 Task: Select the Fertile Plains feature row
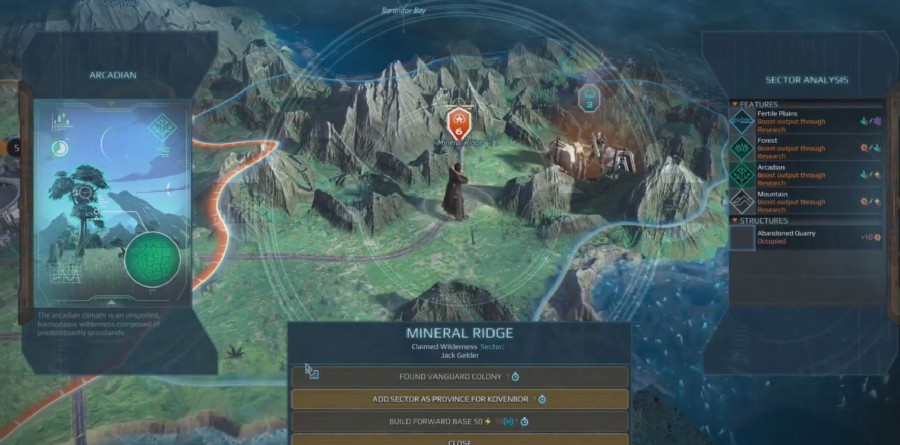point(806,119)
